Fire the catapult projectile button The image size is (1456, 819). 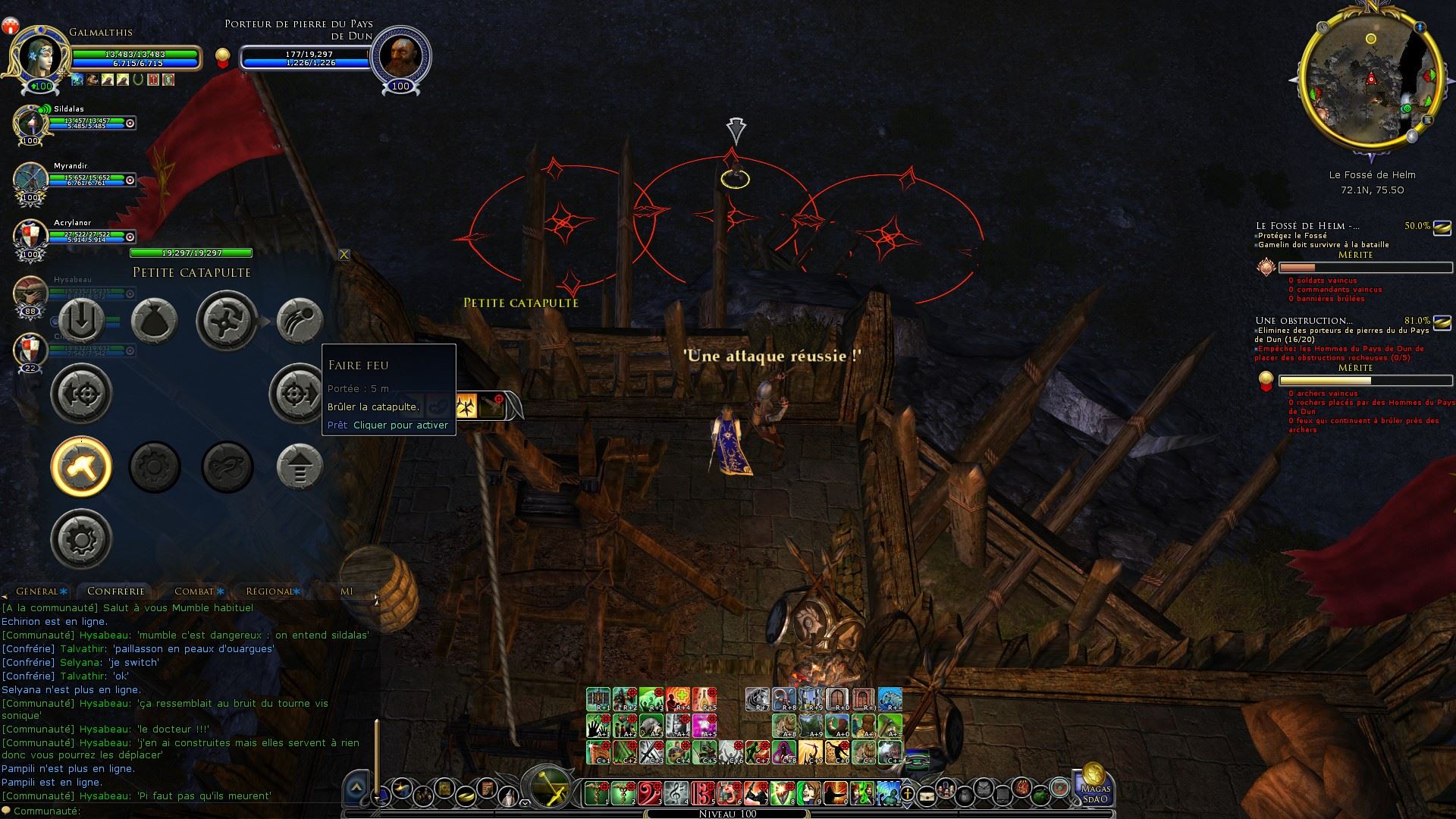pos(300,321)
